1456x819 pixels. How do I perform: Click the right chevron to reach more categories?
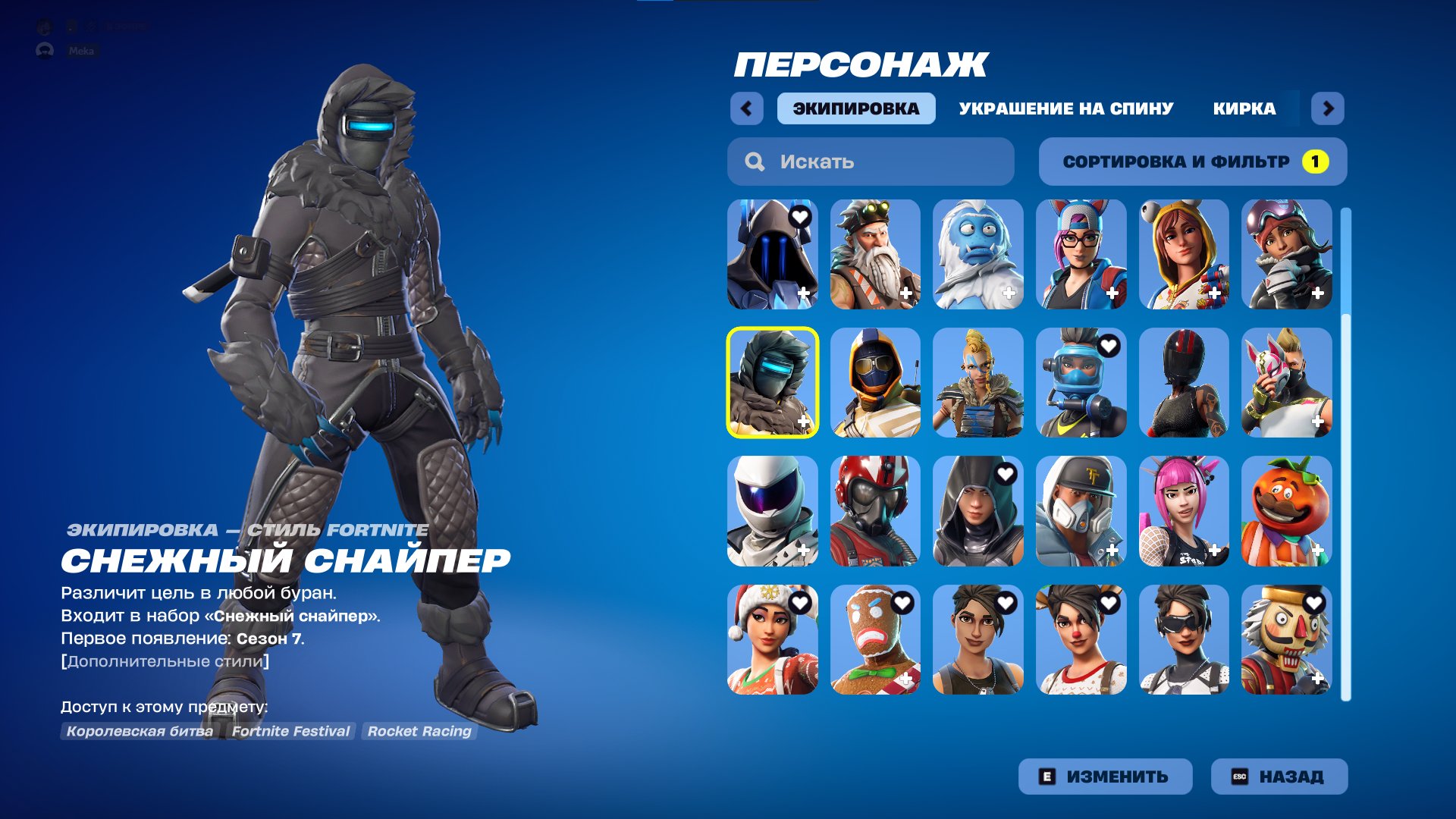[1327, 108]
